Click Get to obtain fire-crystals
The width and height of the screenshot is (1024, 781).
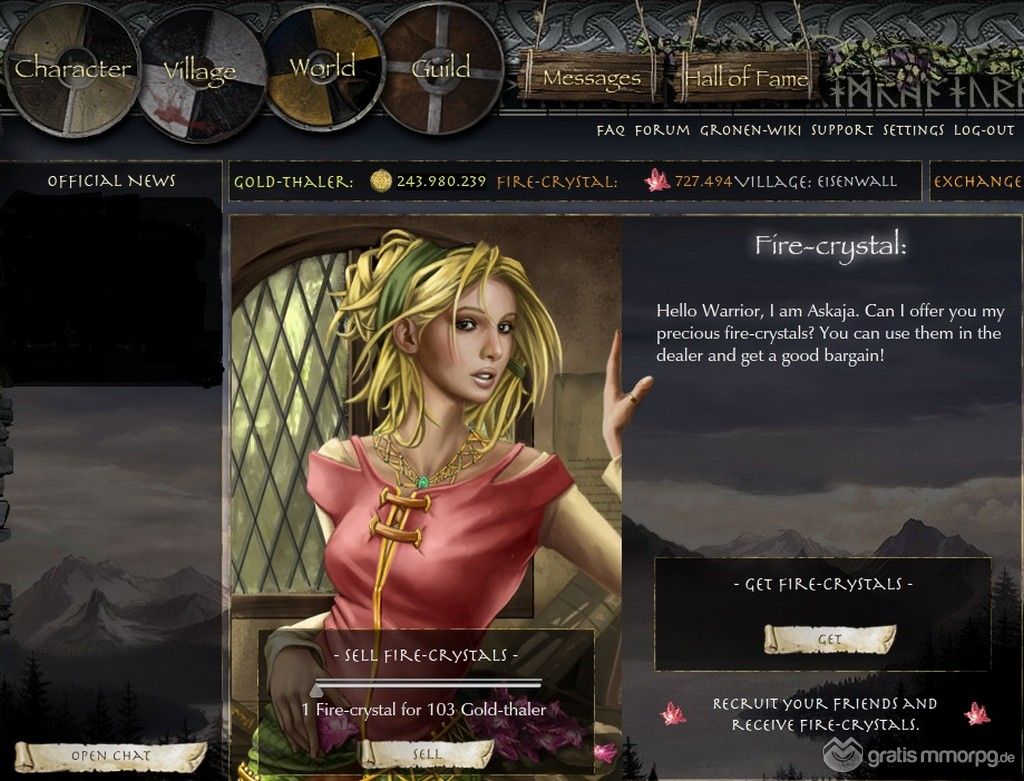click(x=829, y=639)
